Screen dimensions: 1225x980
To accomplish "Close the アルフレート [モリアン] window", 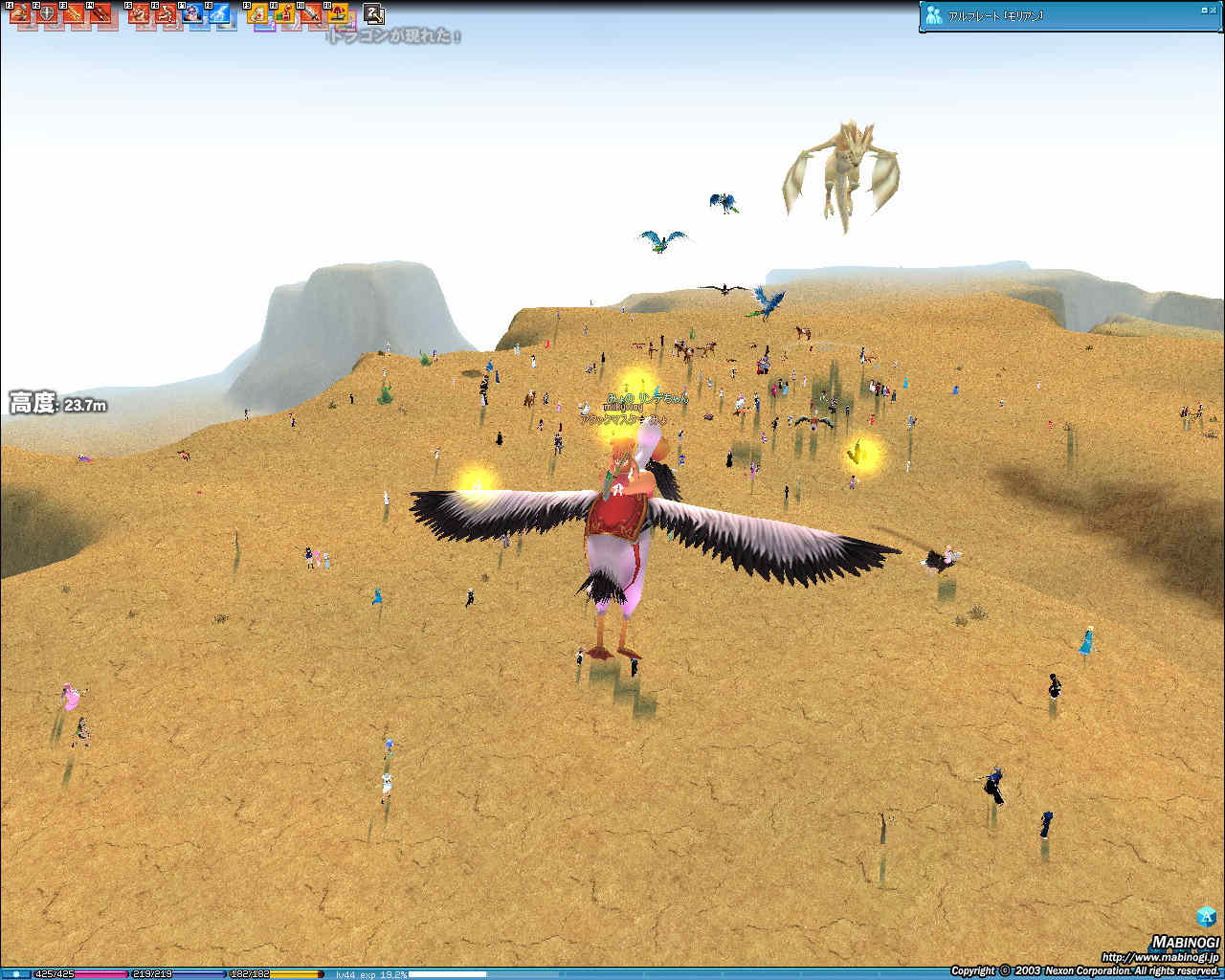I will pos(1213,10).
